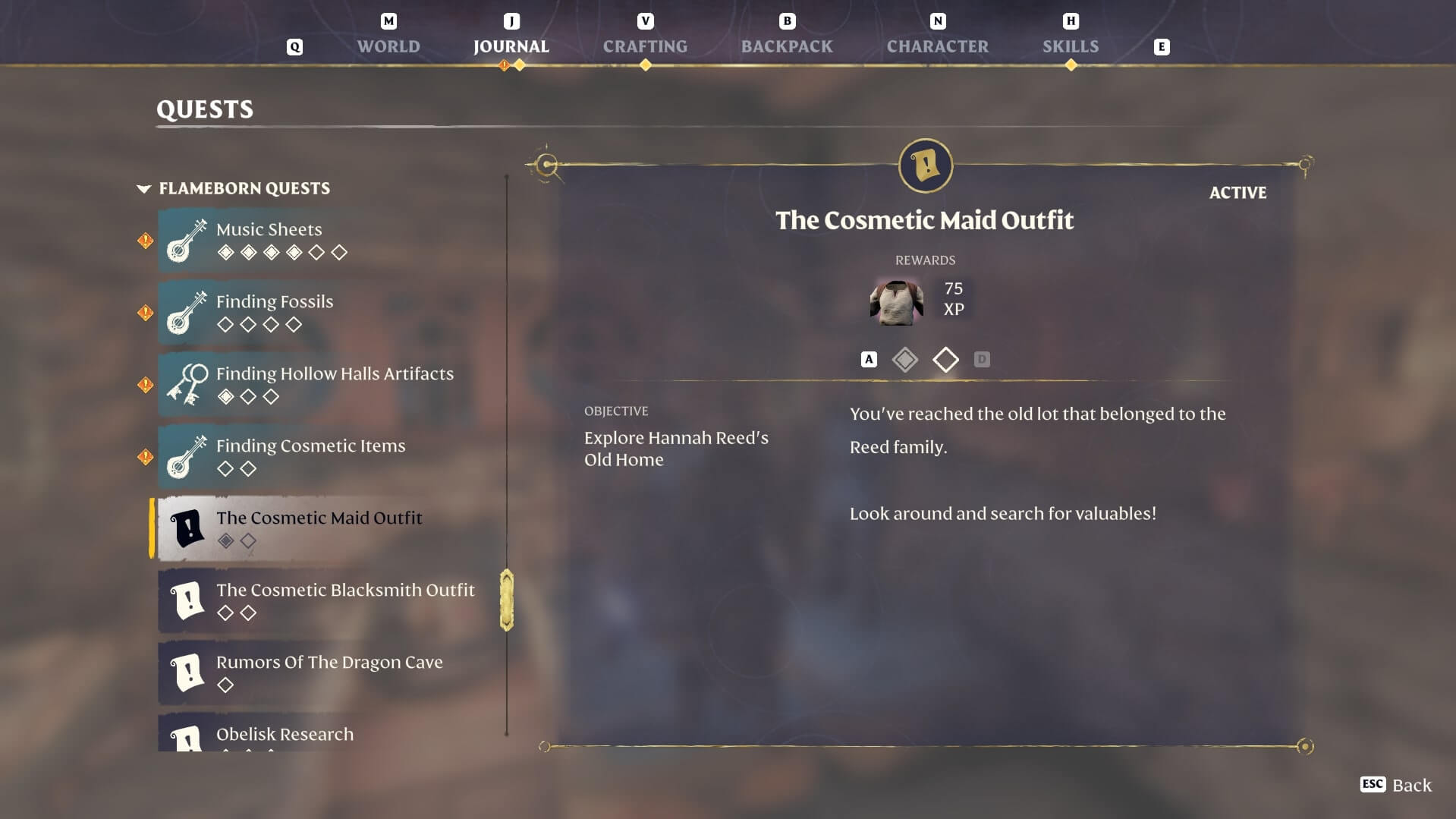The image size is (1456, 819).
Task: Toggle the first diamond objective marker under Rewards
Action: click(x=905, y=360)
